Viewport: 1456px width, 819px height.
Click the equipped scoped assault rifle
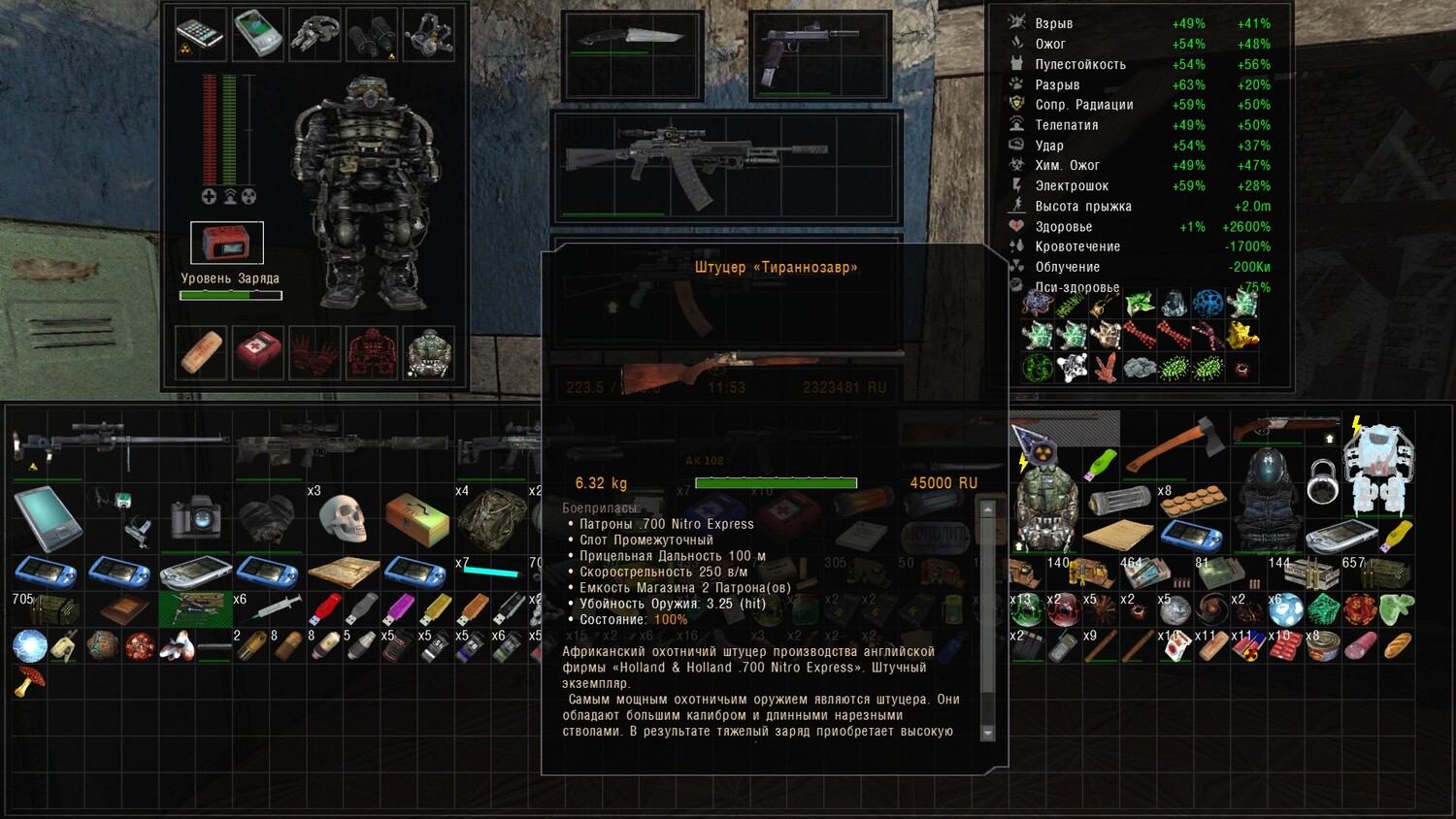[x=726, y=163]
